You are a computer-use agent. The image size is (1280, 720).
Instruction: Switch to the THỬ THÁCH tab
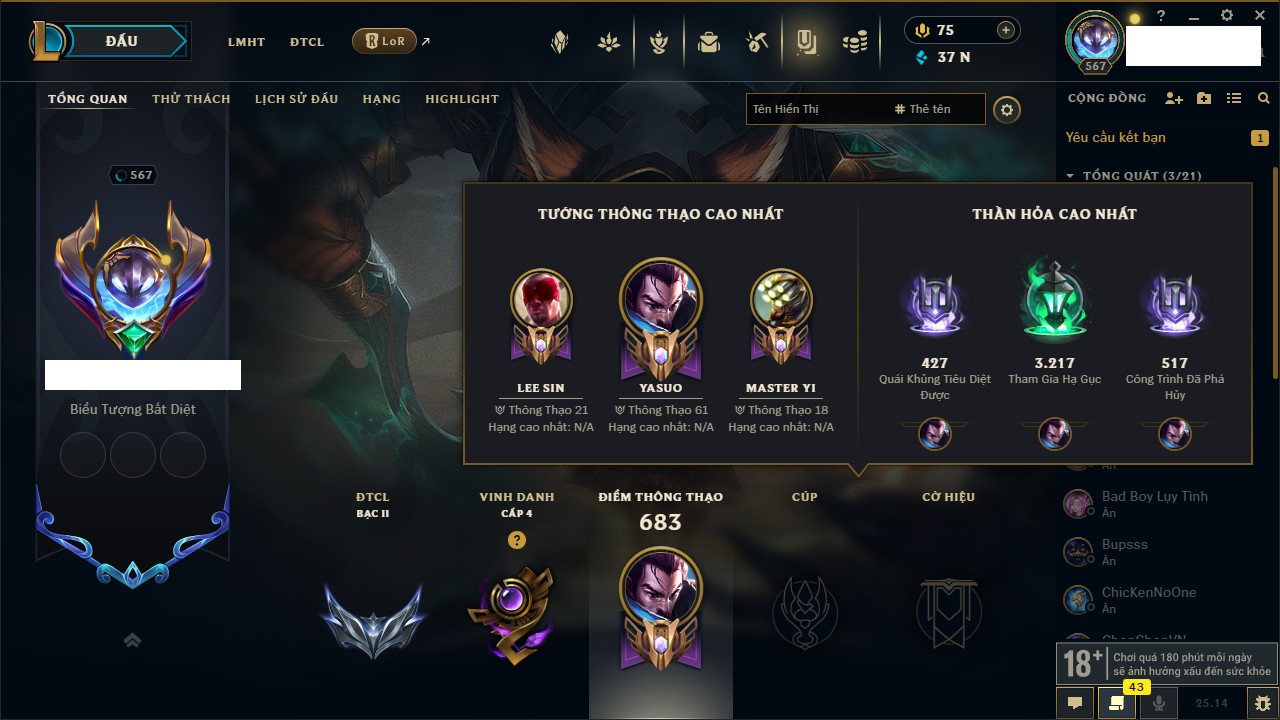(x=191, y=99)
